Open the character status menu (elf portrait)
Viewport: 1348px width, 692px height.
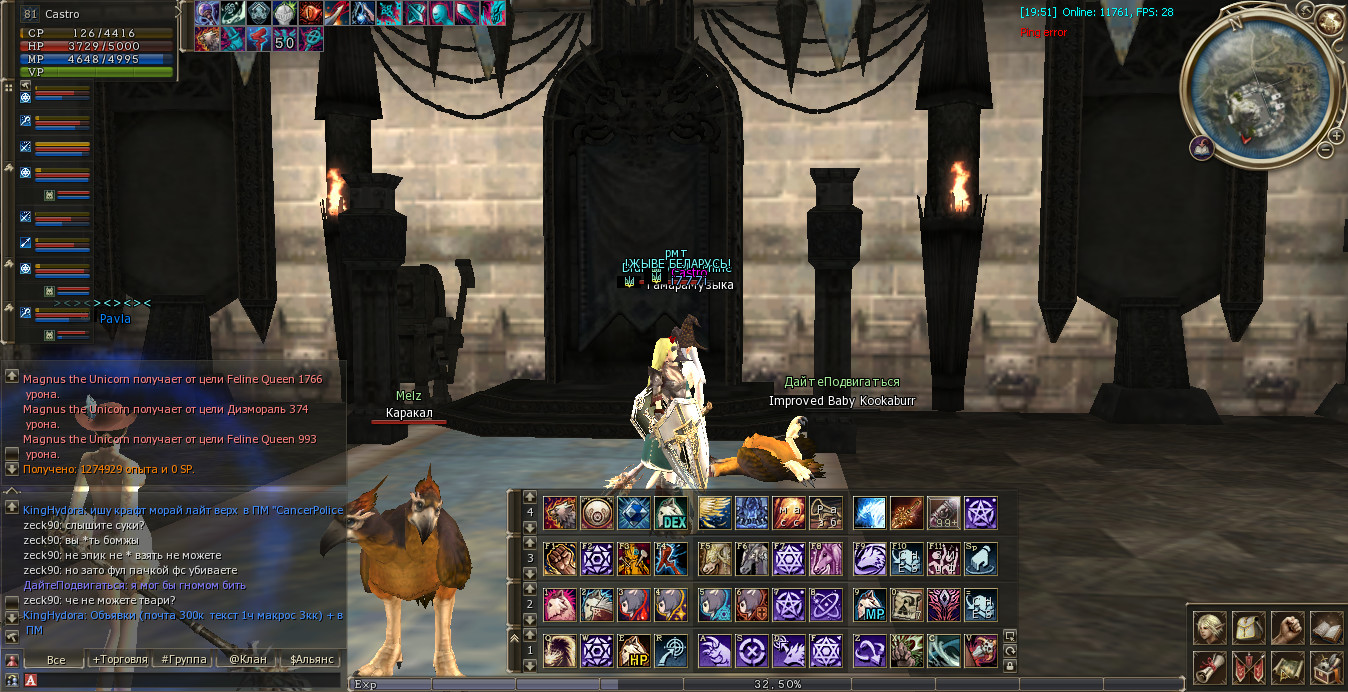click(1210, 628)
